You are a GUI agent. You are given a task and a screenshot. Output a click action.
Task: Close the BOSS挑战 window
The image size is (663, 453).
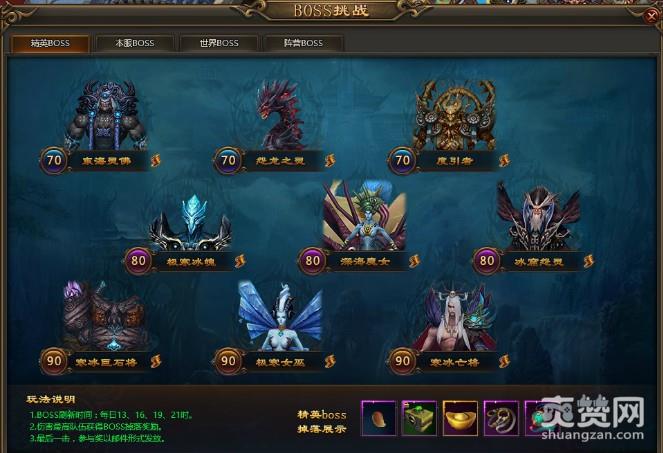651,15
